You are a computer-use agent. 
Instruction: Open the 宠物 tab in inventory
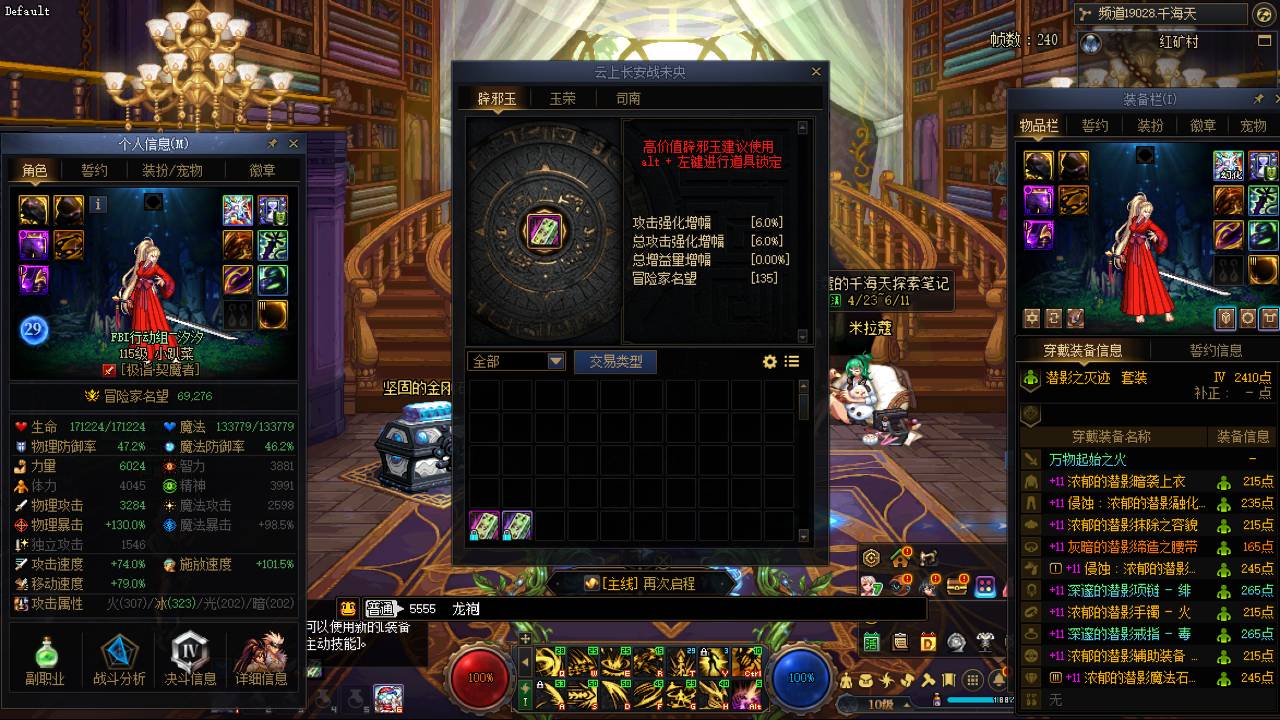coord(1253,125)
